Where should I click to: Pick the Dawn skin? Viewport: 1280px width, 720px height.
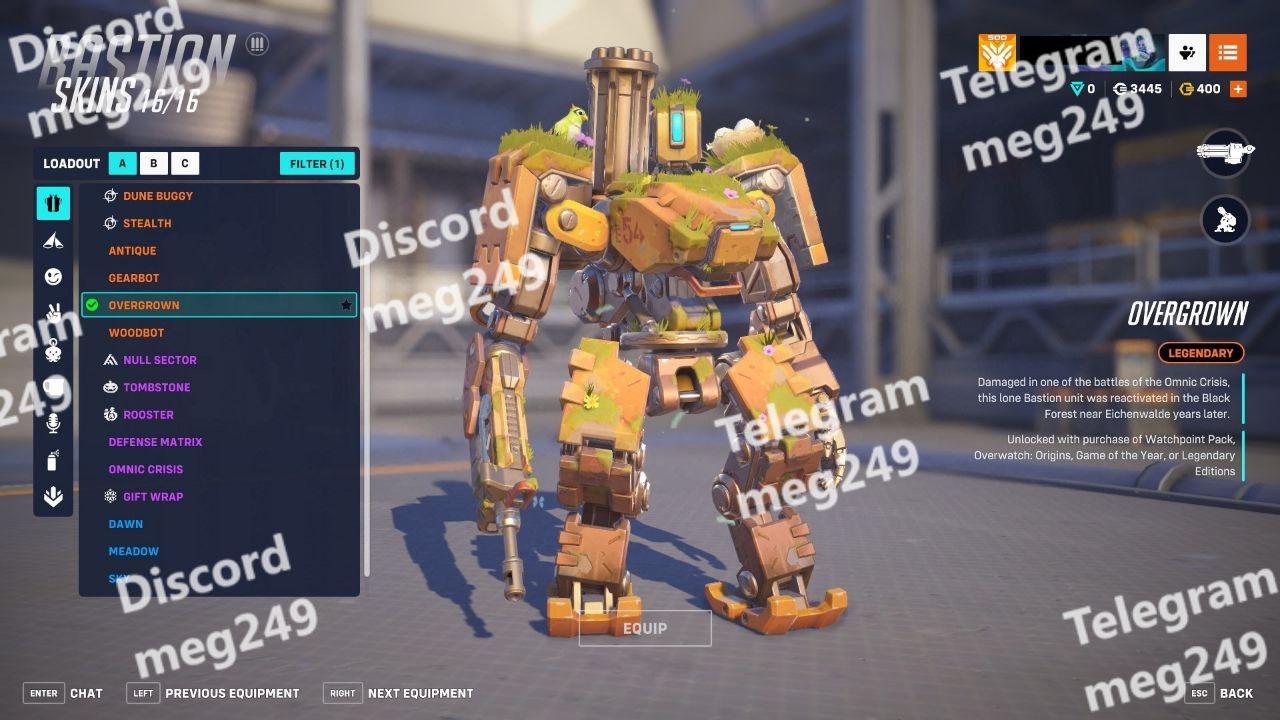pyautogui.click(x=126, y=524)
